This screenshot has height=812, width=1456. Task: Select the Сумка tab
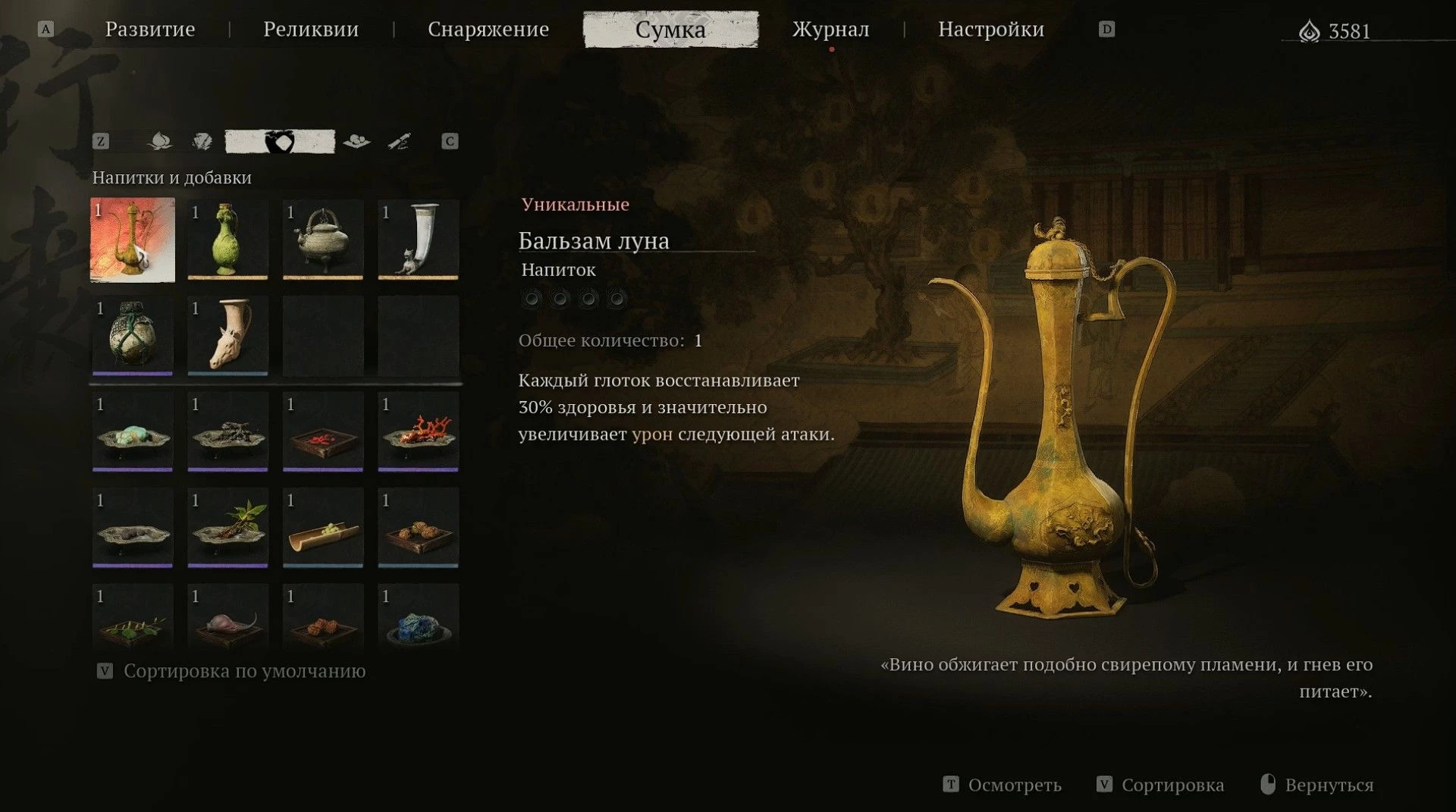click(x=670, y=30)
